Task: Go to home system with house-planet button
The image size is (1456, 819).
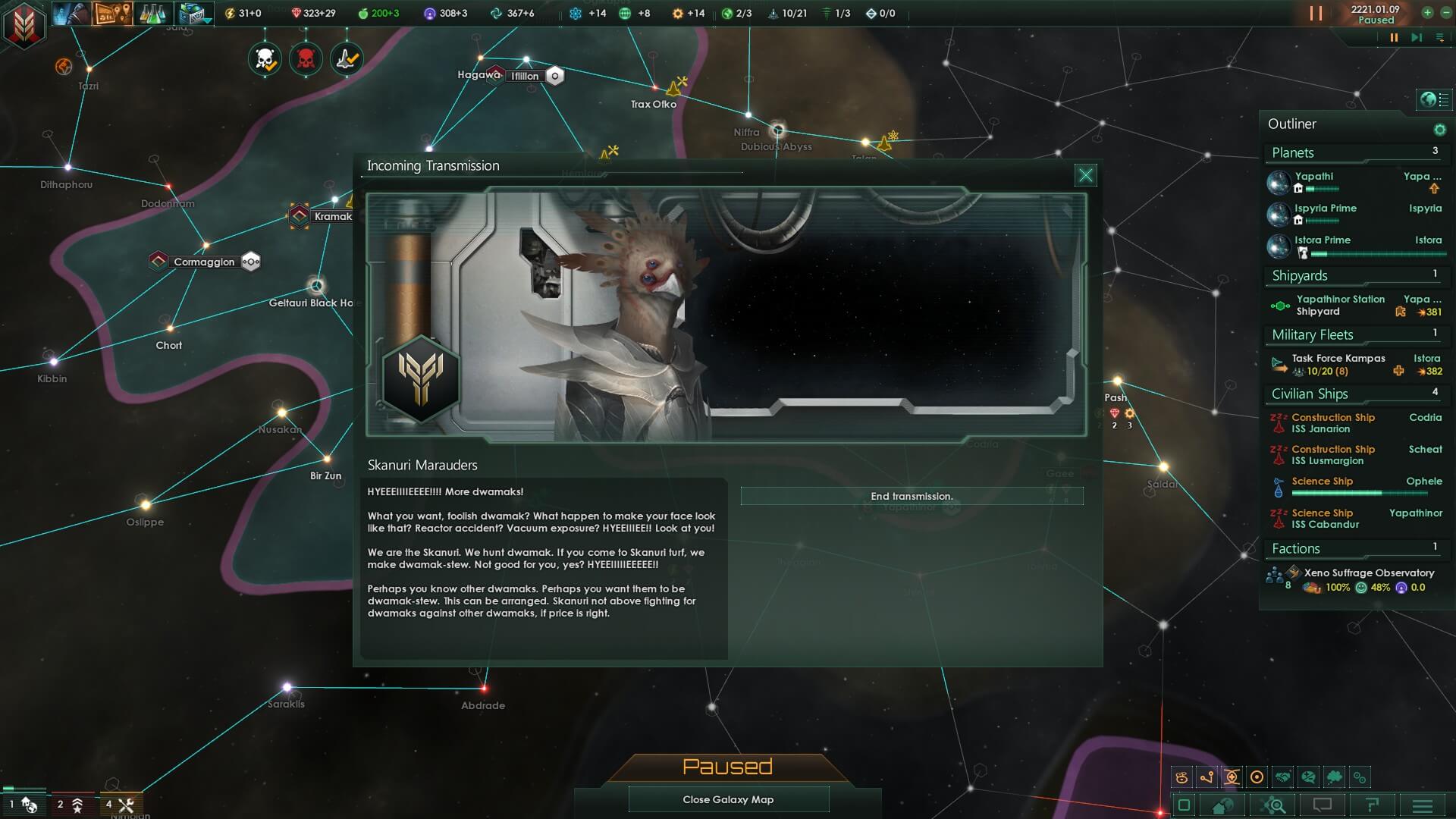Action: (1222, 805)
